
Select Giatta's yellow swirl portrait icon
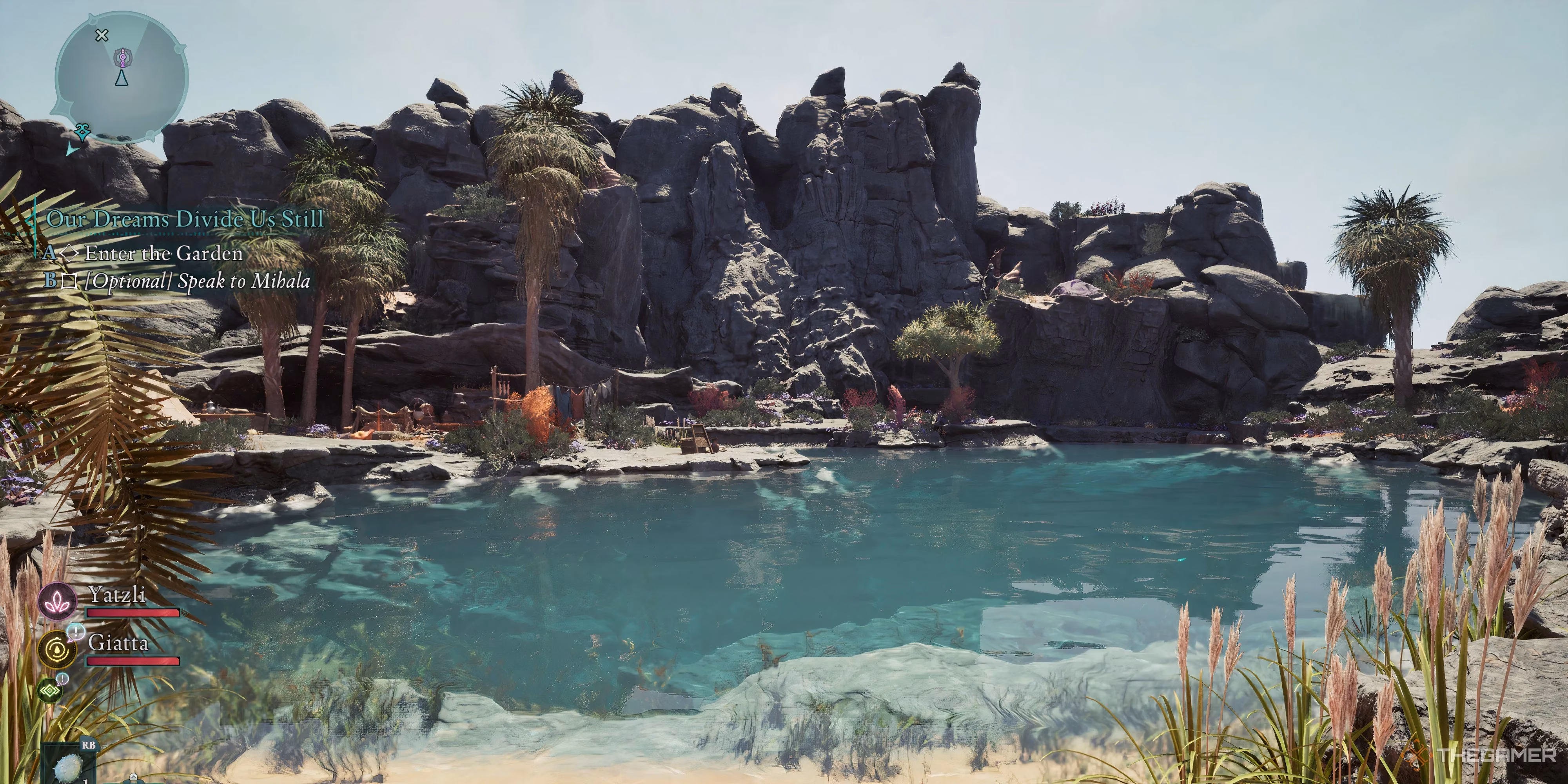click(58, 650)
